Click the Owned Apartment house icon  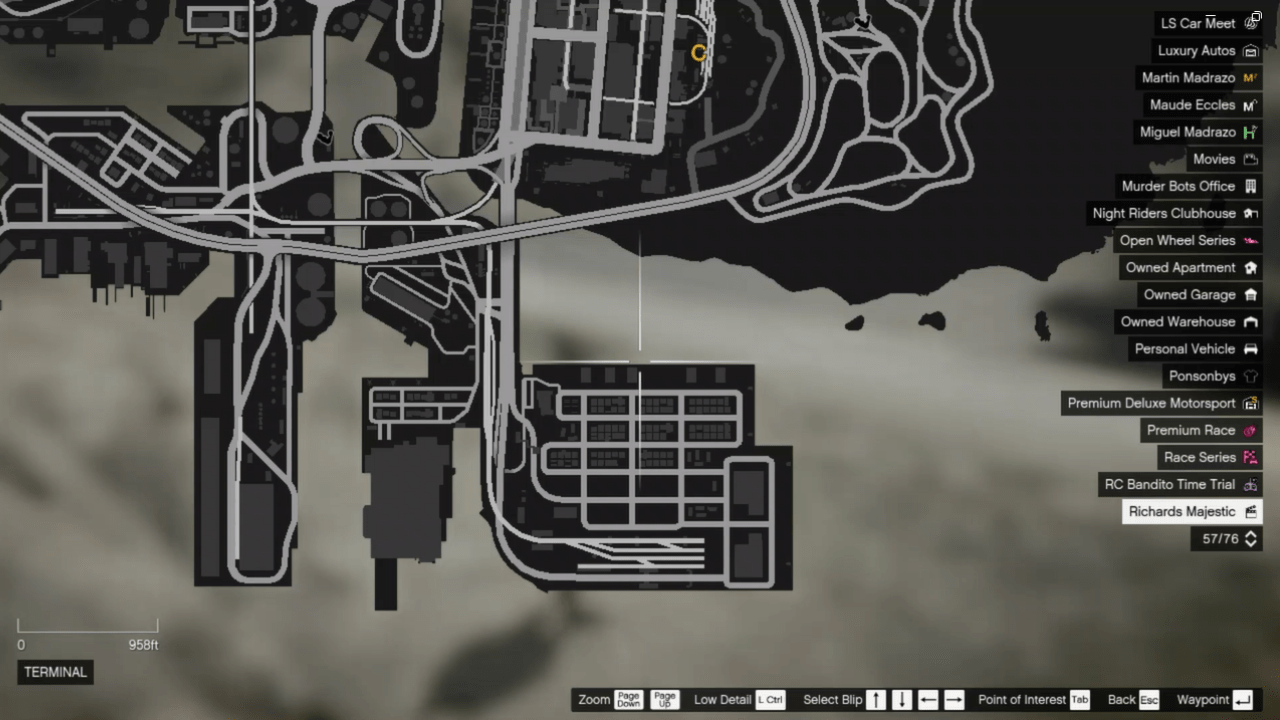tap(1250, 267)
